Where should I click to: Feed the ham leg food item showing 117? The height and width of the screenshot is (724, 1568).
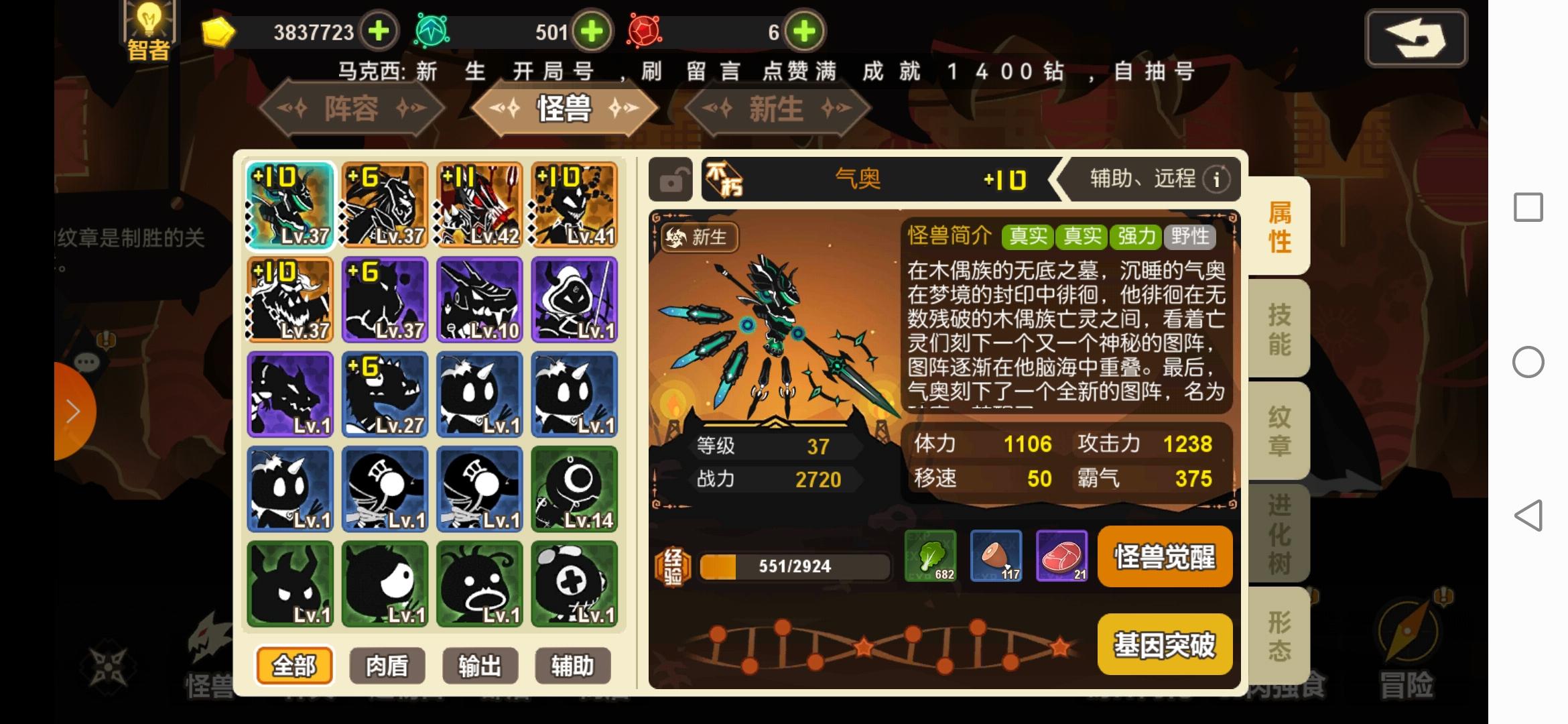pos(996,557)
